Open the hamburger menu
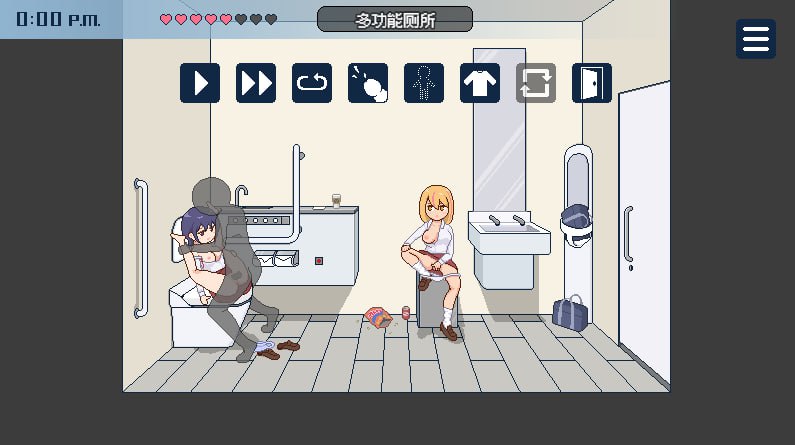 (756, 39)
